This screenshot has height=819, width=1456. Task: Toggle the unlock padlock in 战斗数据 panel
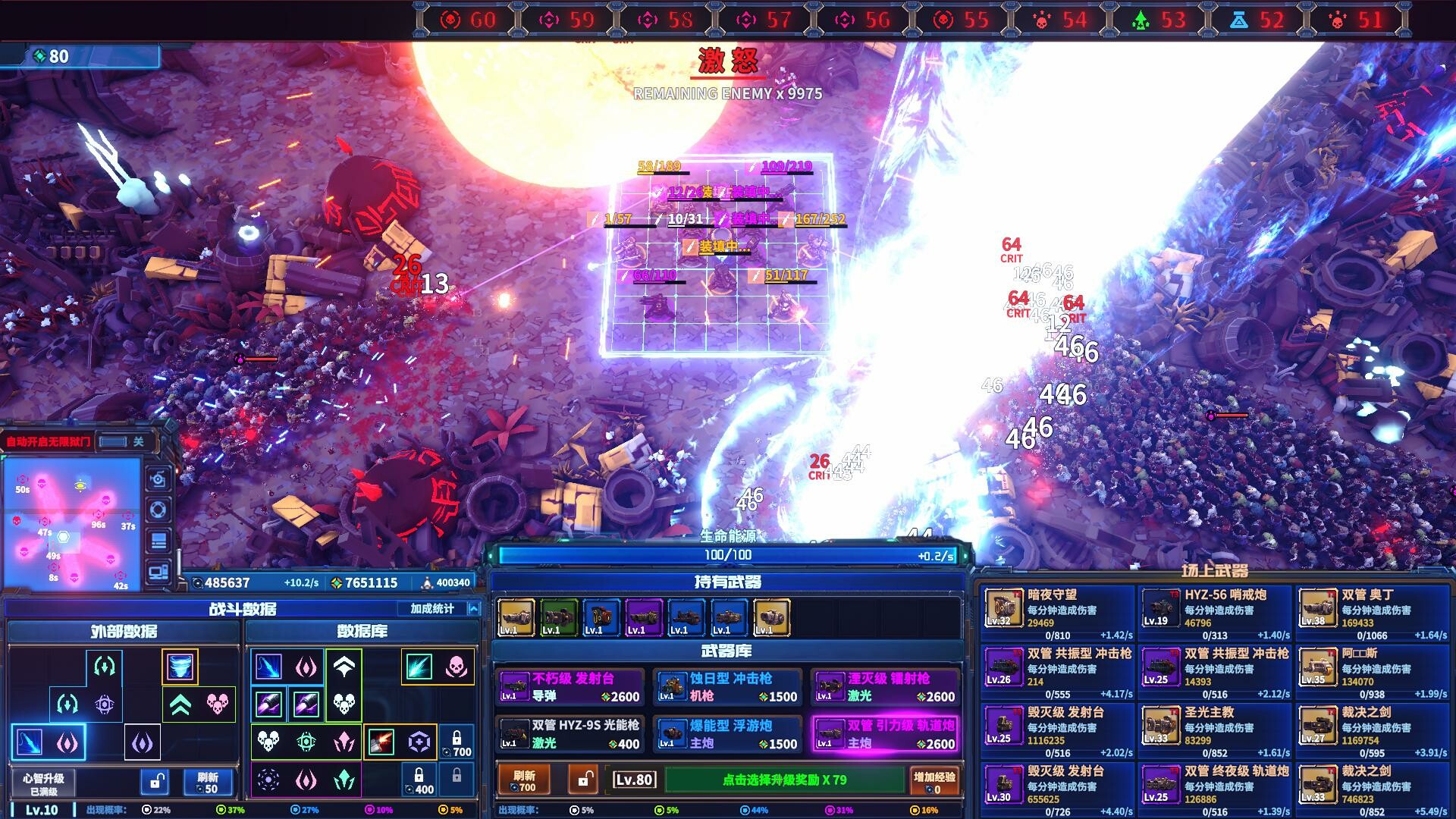click(x=155, y=782)
